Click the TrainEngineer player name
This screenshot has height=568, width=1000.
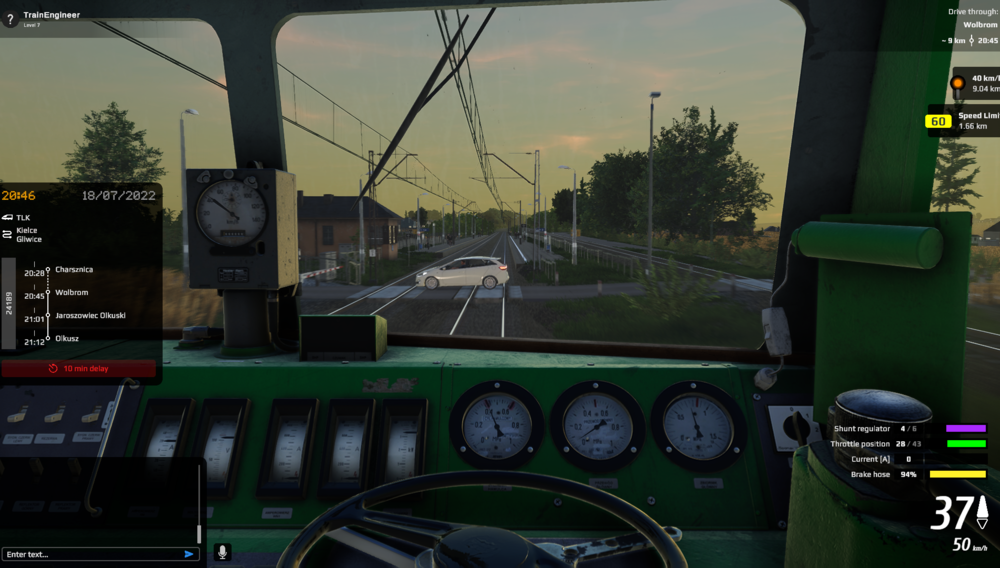pyautogui.click(x=51, y=15)
